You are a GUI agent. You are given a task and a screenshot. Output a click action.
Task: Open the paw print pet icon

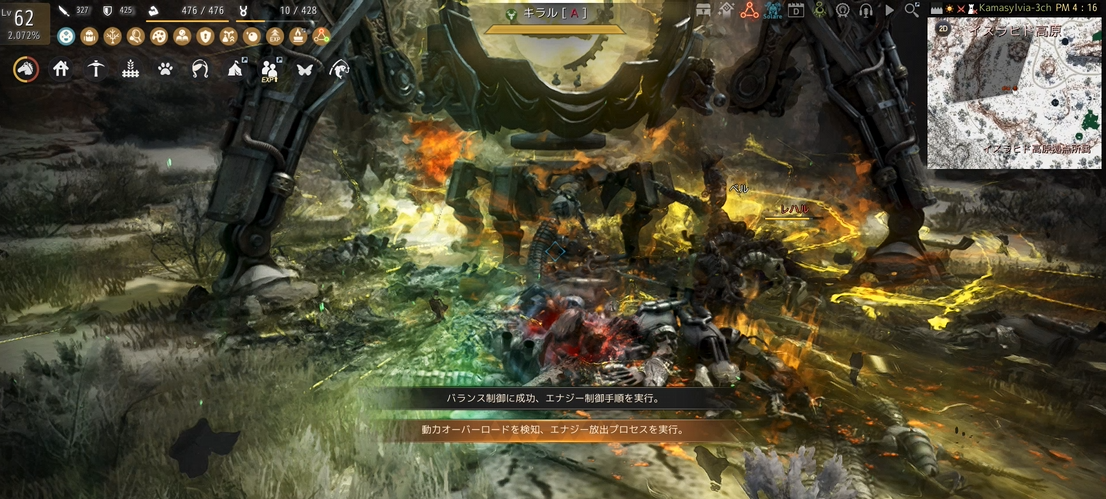[166, 69]
